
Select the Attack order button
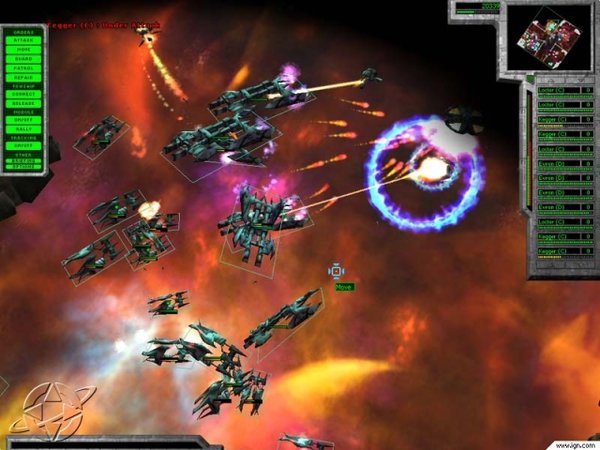pos(22,41)
